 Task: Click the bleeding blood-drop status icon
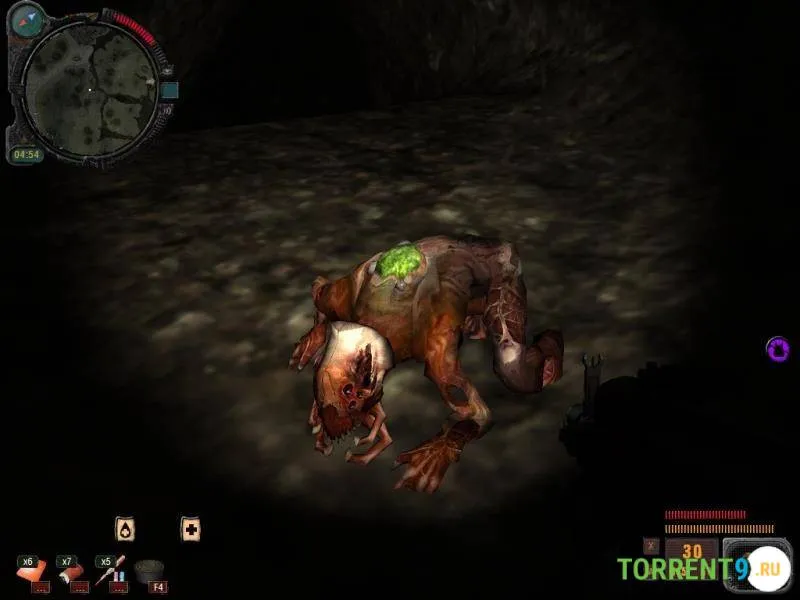125,529
